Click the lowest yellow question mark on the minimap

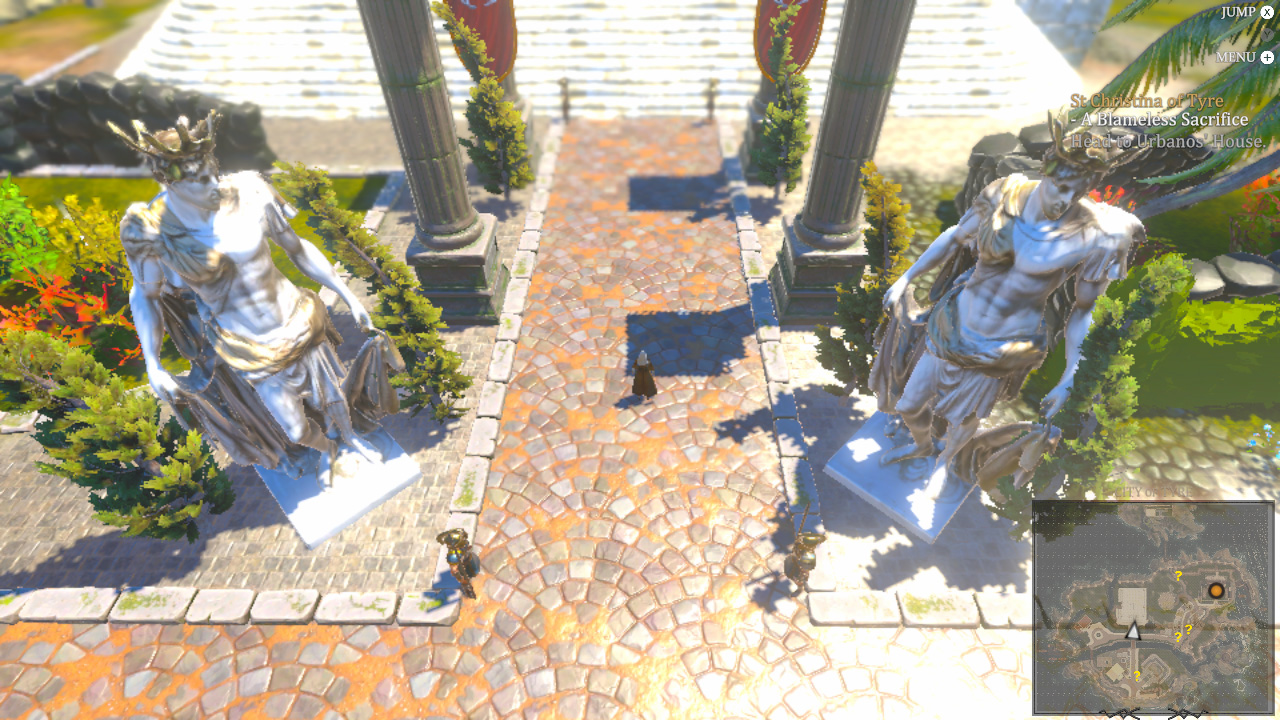coord(1138,676)
